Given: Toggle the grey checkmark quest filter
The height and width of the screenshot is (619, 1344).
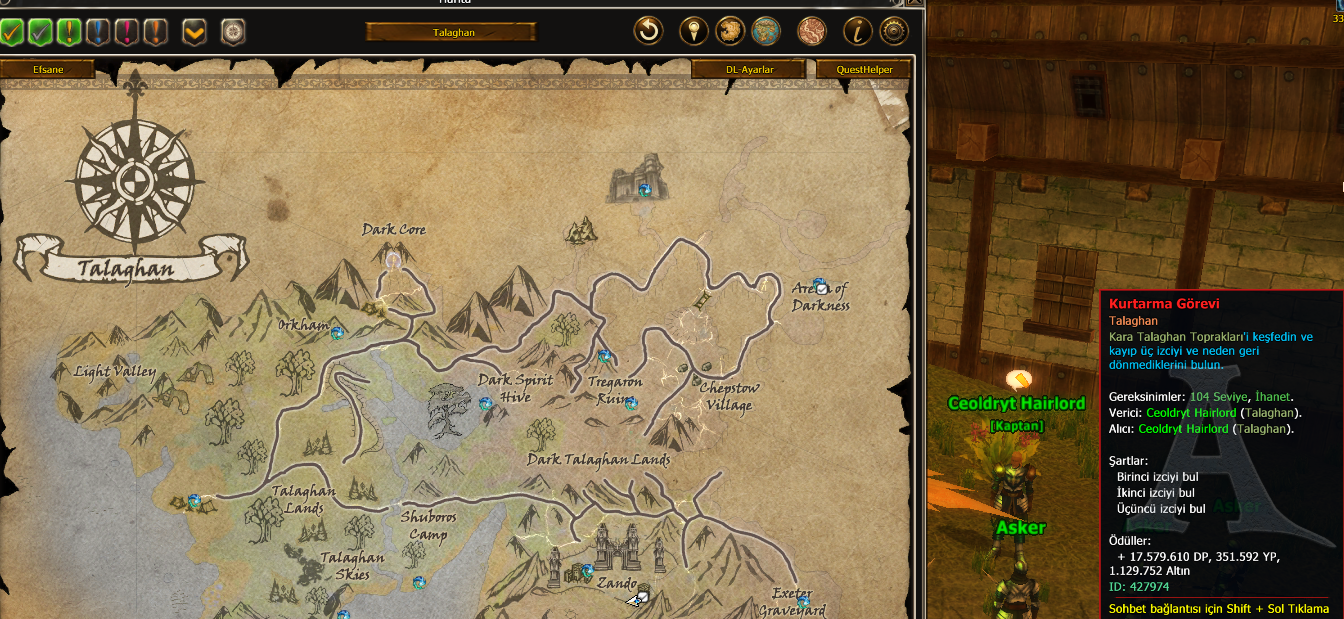Looking at the screenshot, I should click(41, 32).
